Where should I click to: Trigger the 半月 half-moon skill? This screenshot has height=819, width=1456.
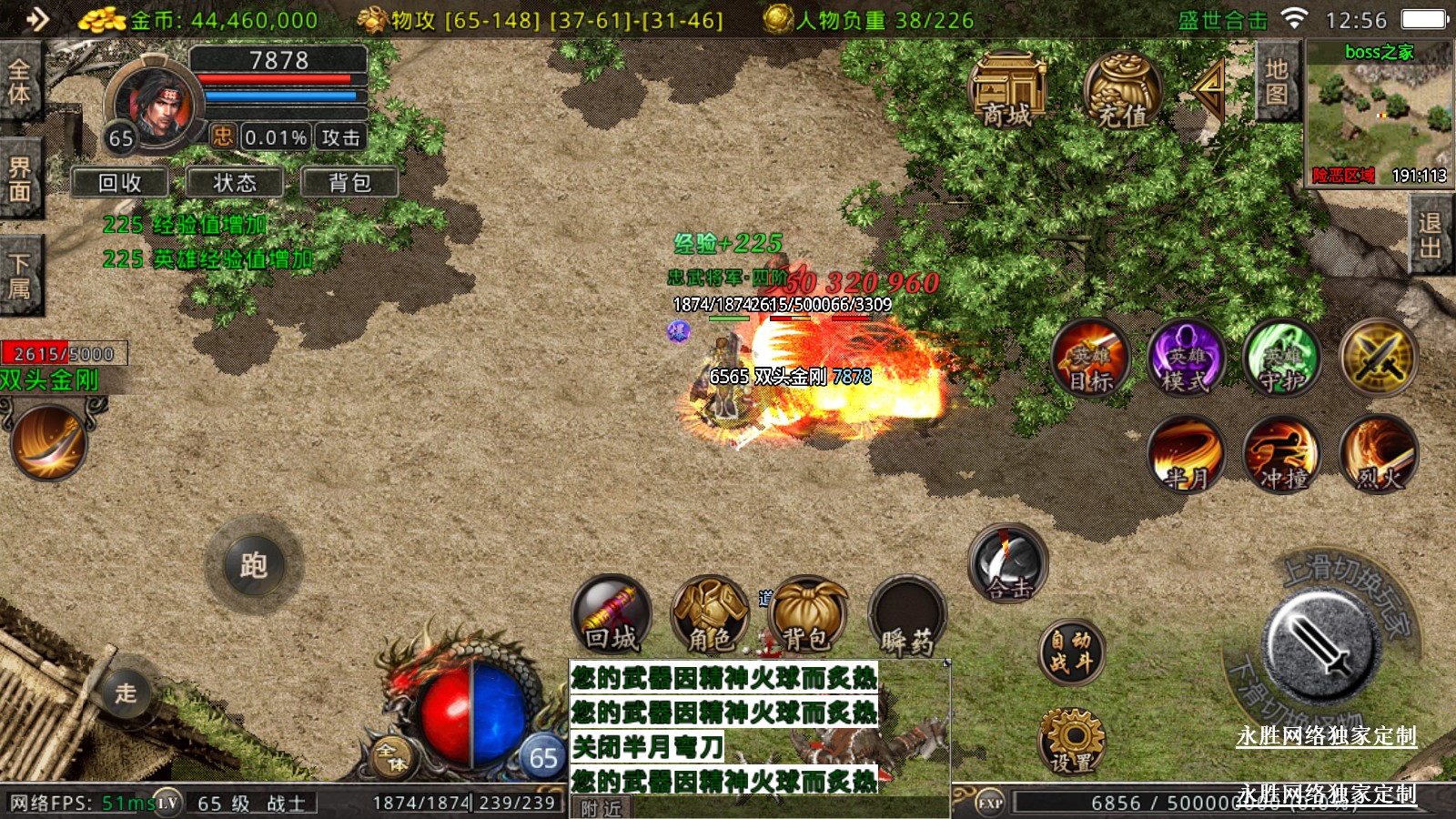pos(1186,454)
